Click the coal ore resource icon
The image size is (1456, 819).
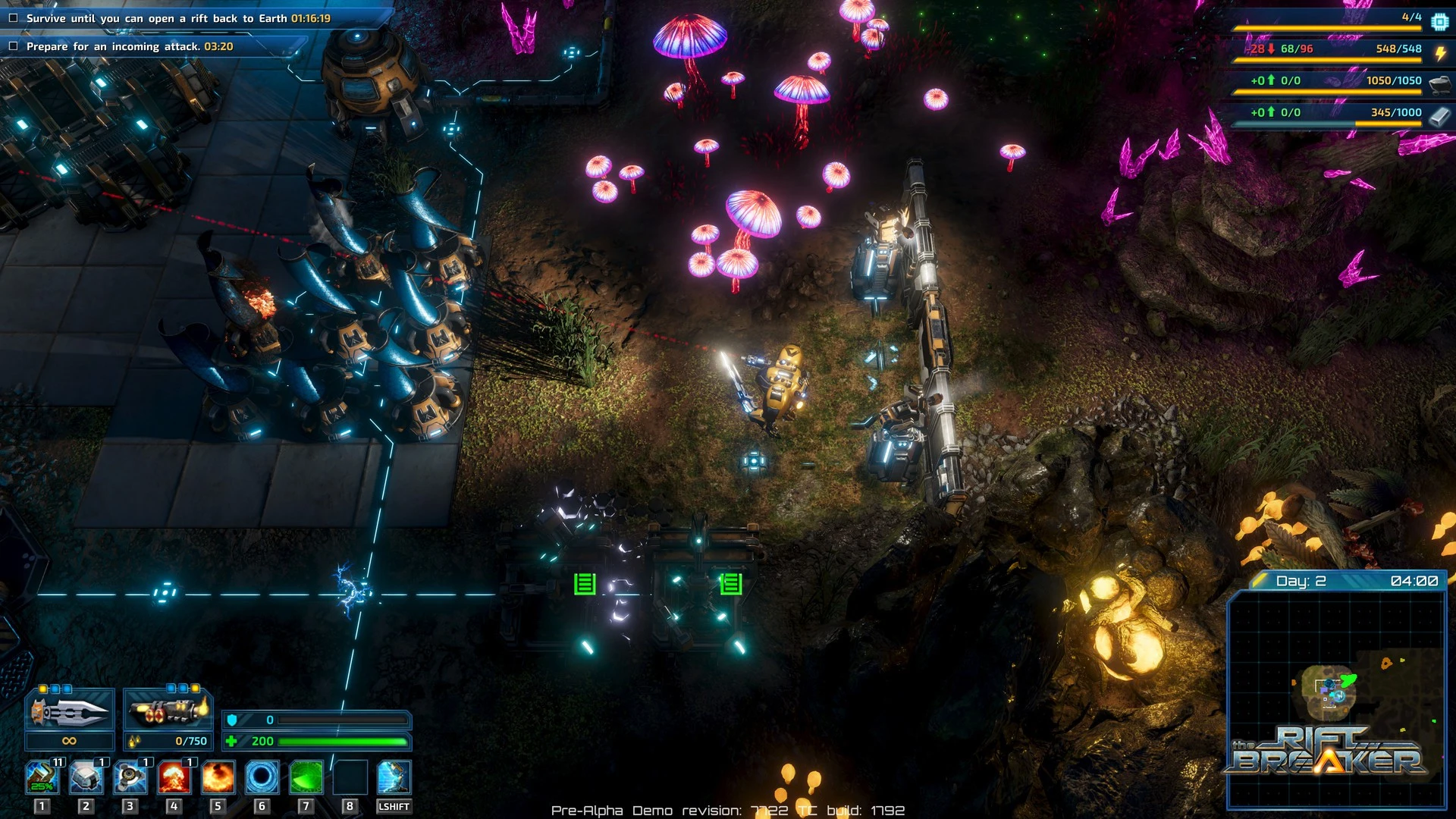pyautogui.click(x=1439, y=83)
